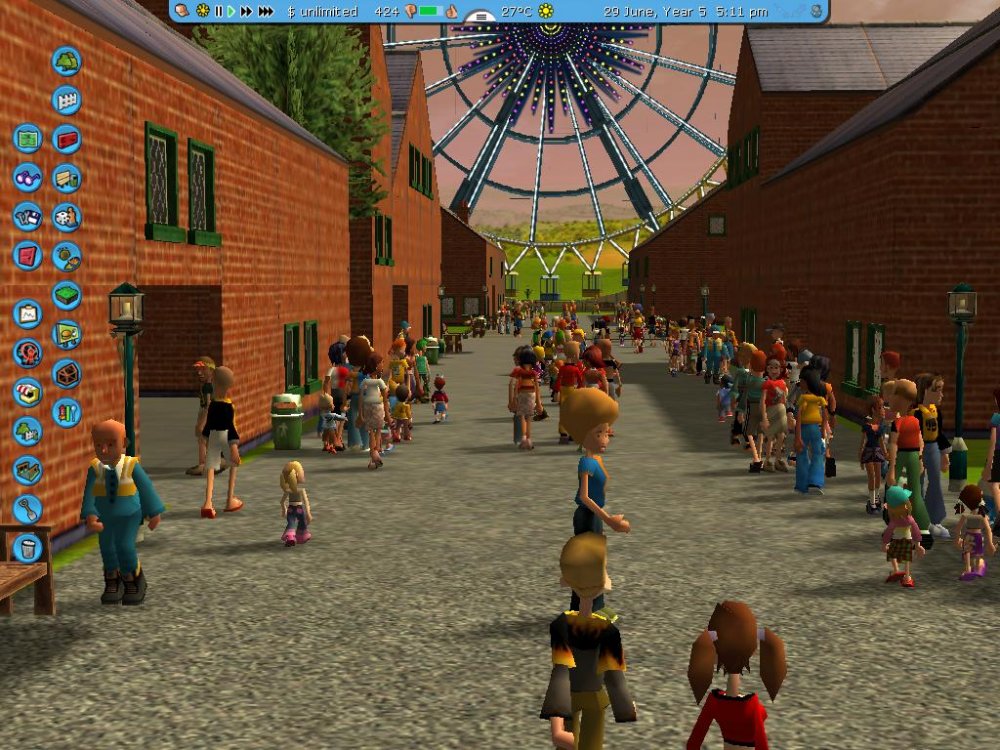Open the ferris wheel rides icon
1000x750 pixels.
28,353
